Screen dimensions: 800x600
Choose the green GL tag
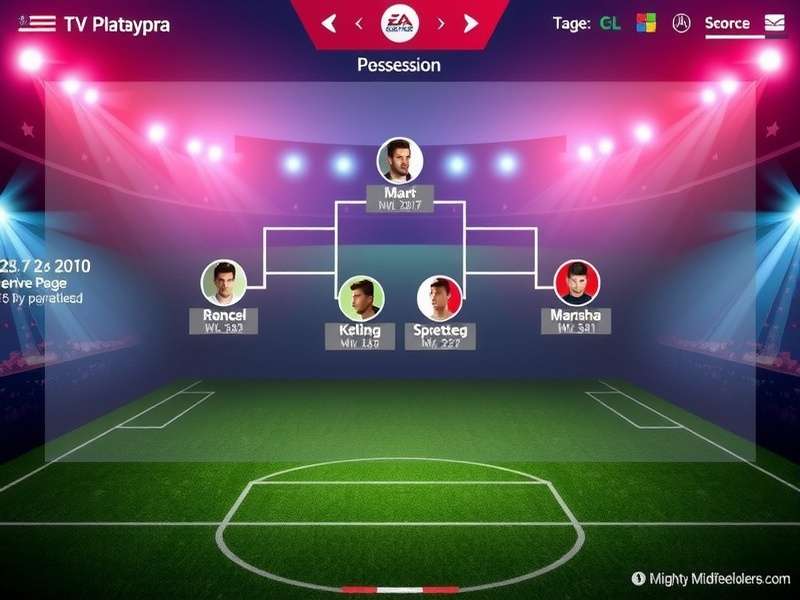[610, 23]
